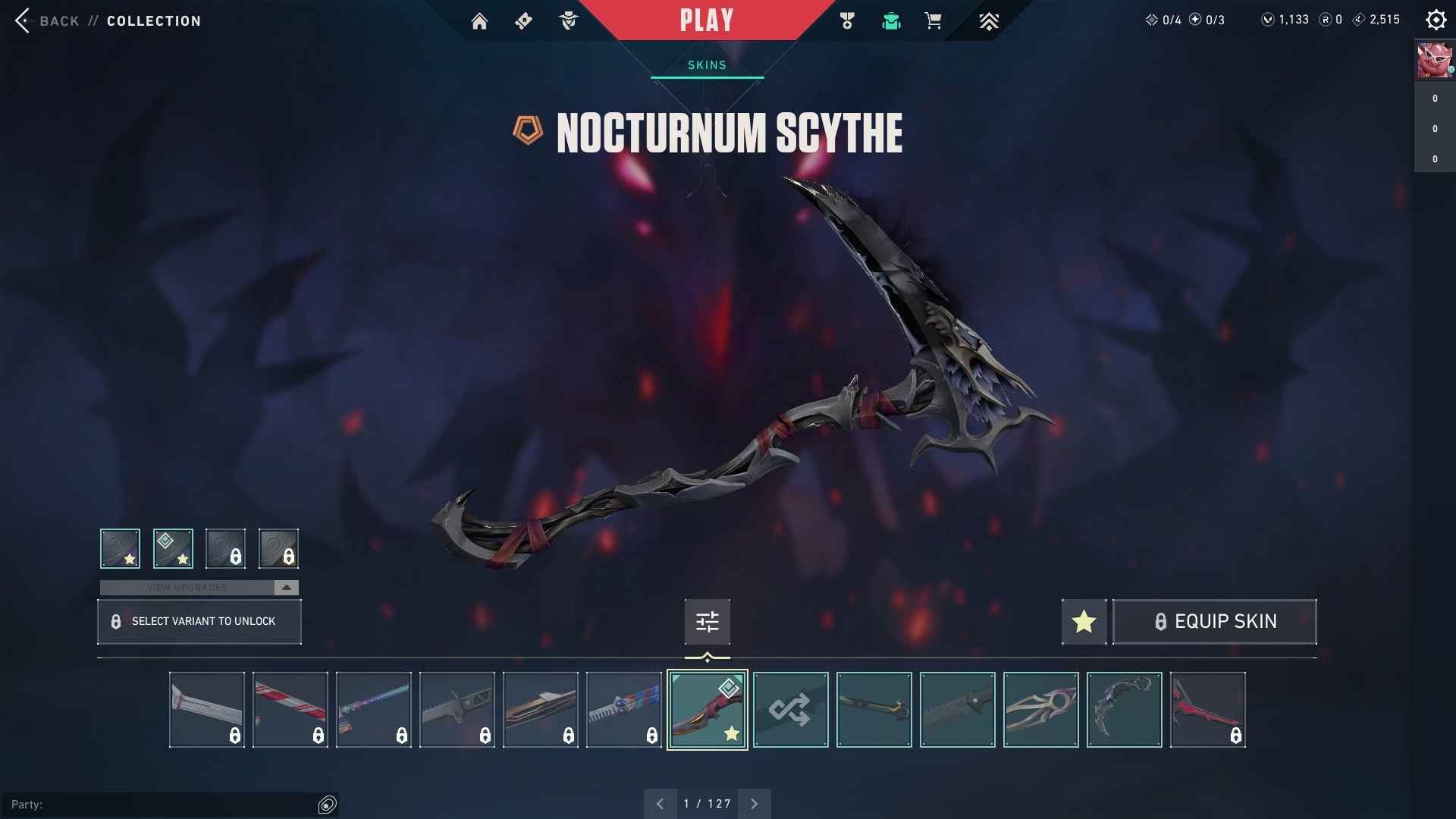Select the locked third variant swatch
Image resolution: width=1456 pixels, height=819 pixels.
coord(227,548)
